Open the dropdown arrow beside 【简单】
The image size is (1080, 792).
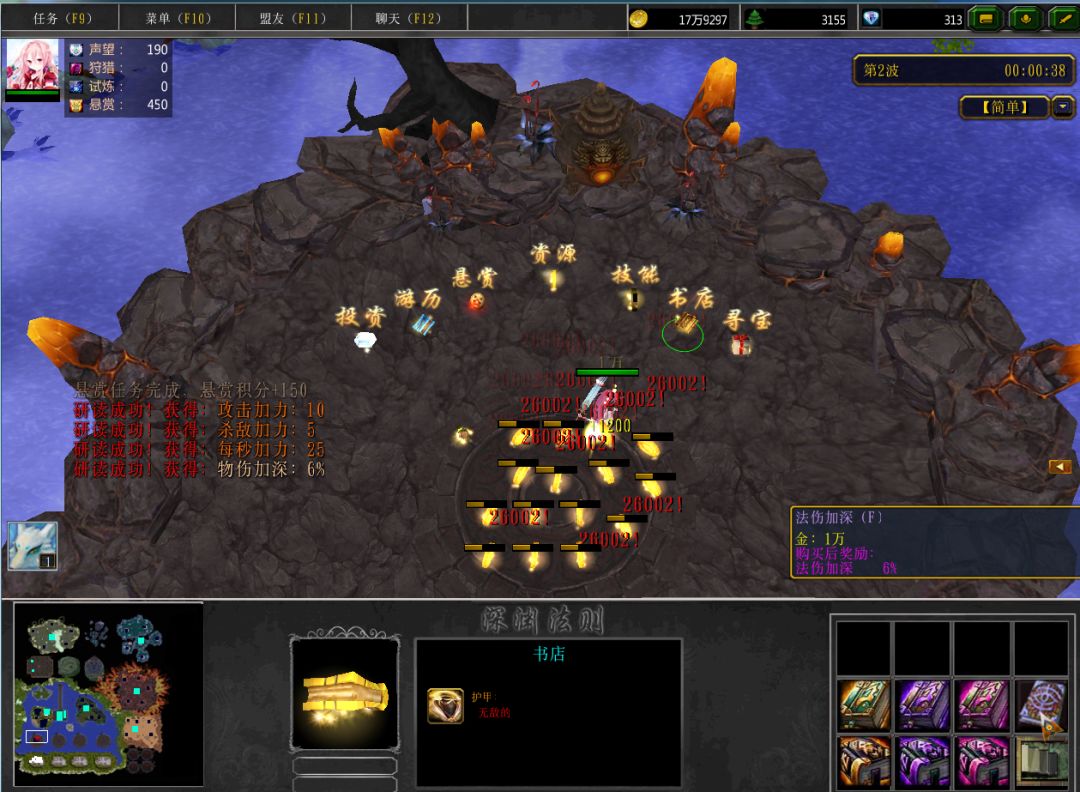tap(1062, 107)
